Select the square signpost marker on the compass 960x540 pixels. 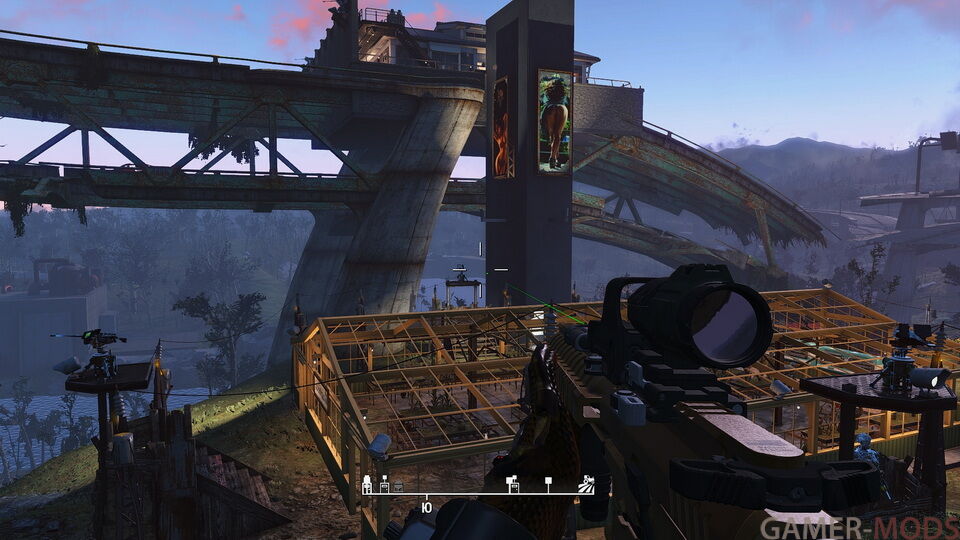click(548, 483)
